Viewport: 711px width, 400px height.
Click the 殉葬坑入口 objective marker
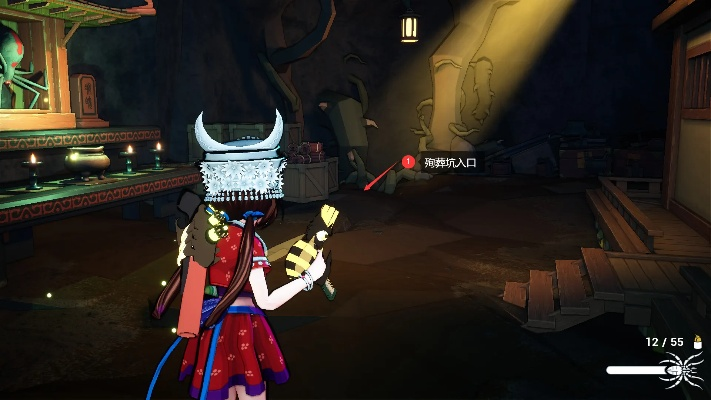tap(408, 161)
